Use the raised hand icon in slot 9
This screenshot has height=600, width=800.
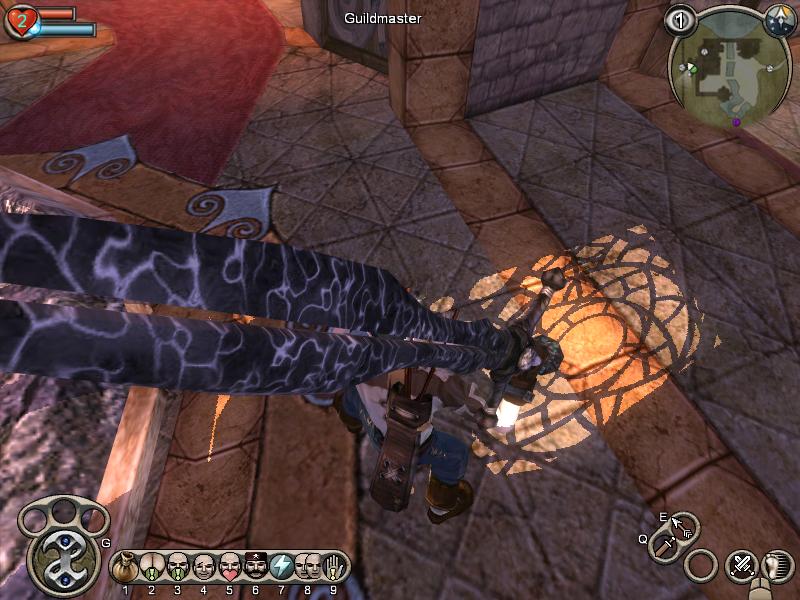[334, 568]
